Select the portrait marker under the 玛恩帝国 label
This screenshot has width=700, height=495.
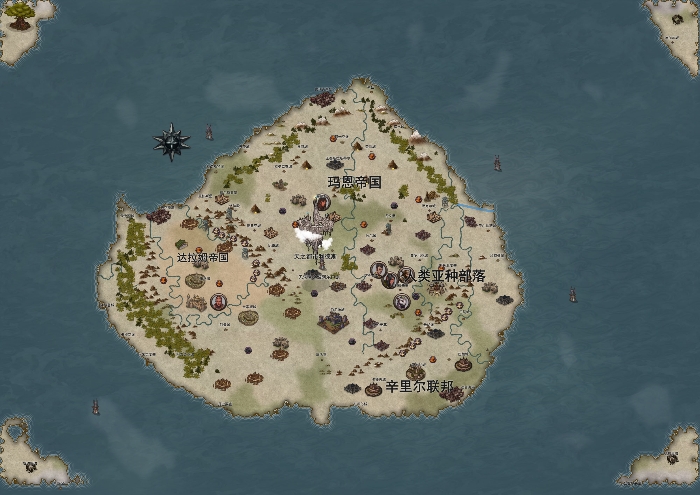[323, 204]
